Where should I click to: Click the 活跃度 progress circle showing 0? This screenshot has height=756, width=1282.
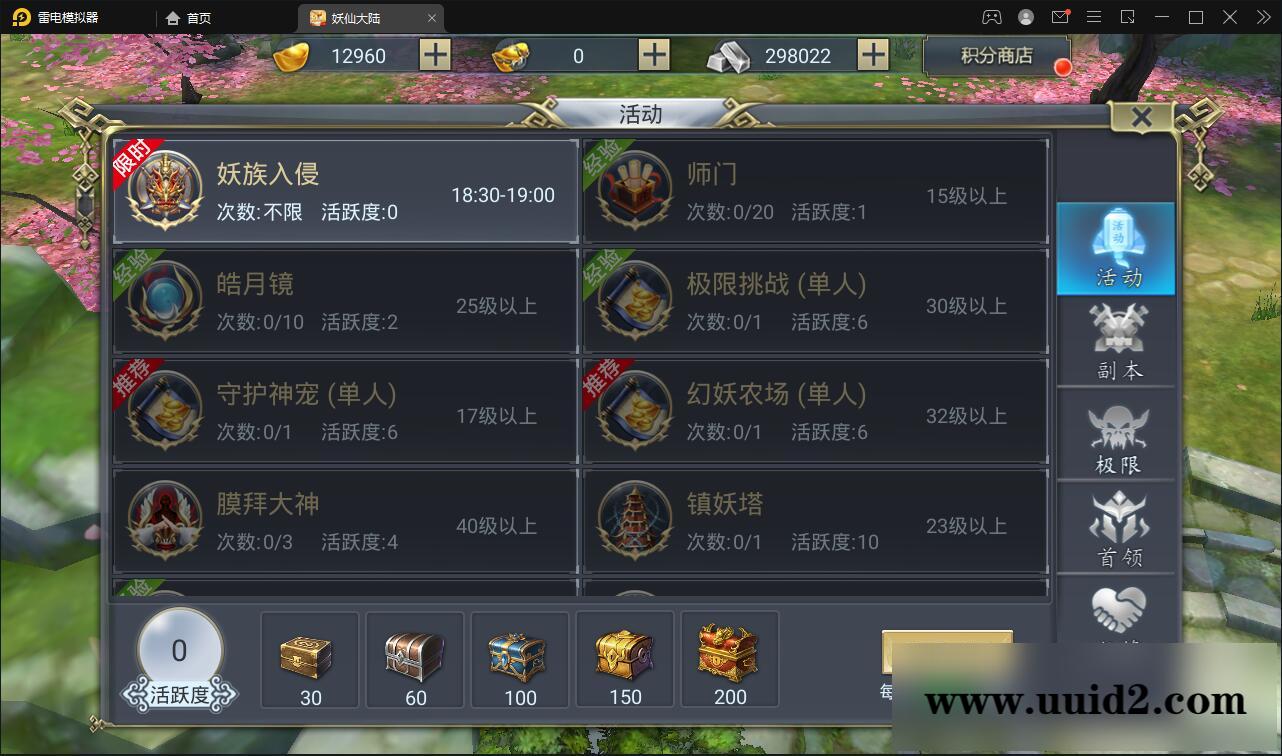point(179,649)
